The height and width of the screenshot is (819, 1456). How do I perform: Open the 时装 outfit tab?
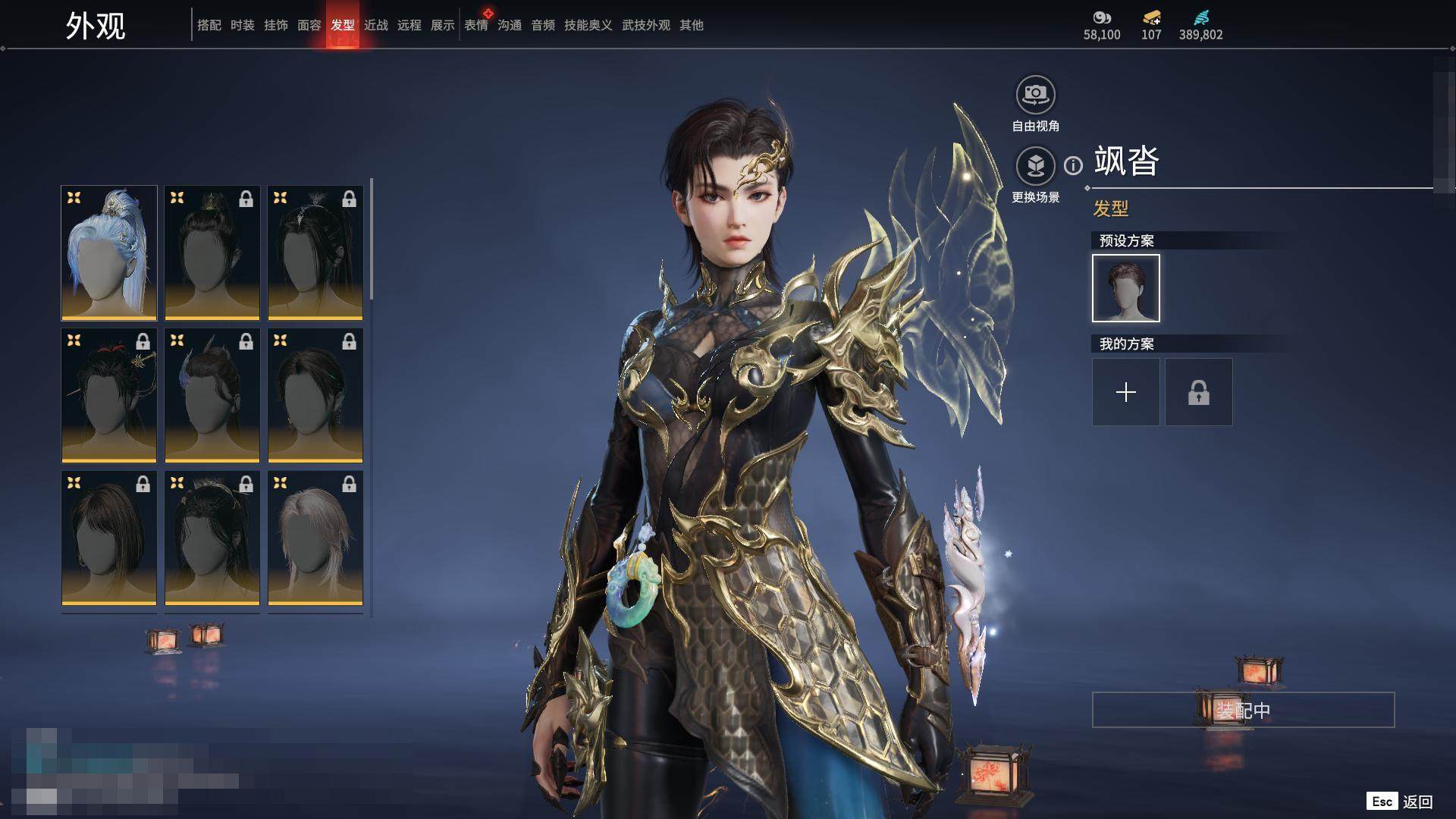click(242, 25)
